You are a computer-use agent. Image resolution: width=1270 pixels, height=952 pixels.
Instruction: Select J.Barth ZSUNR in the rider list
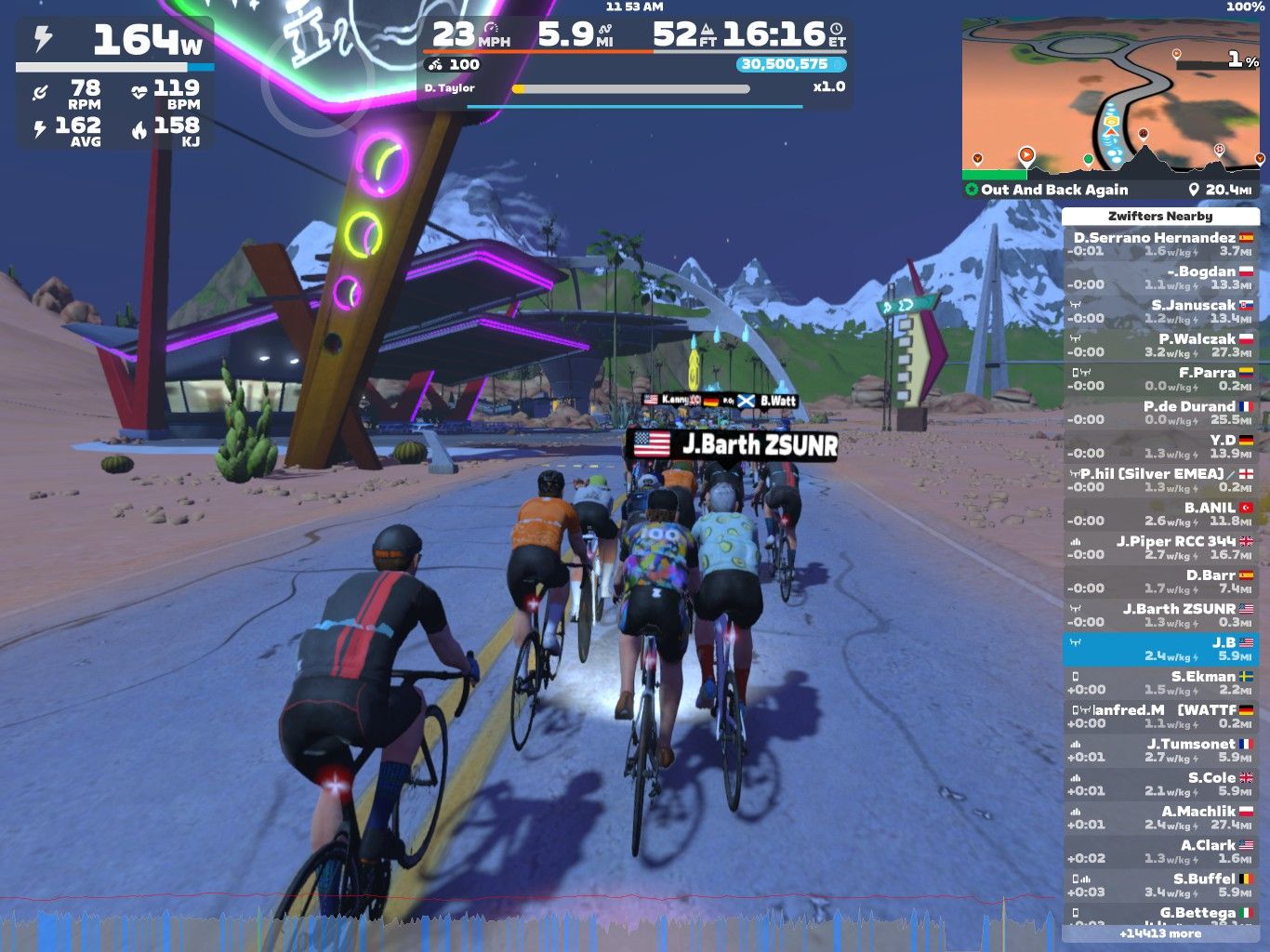pos(1160,615)
